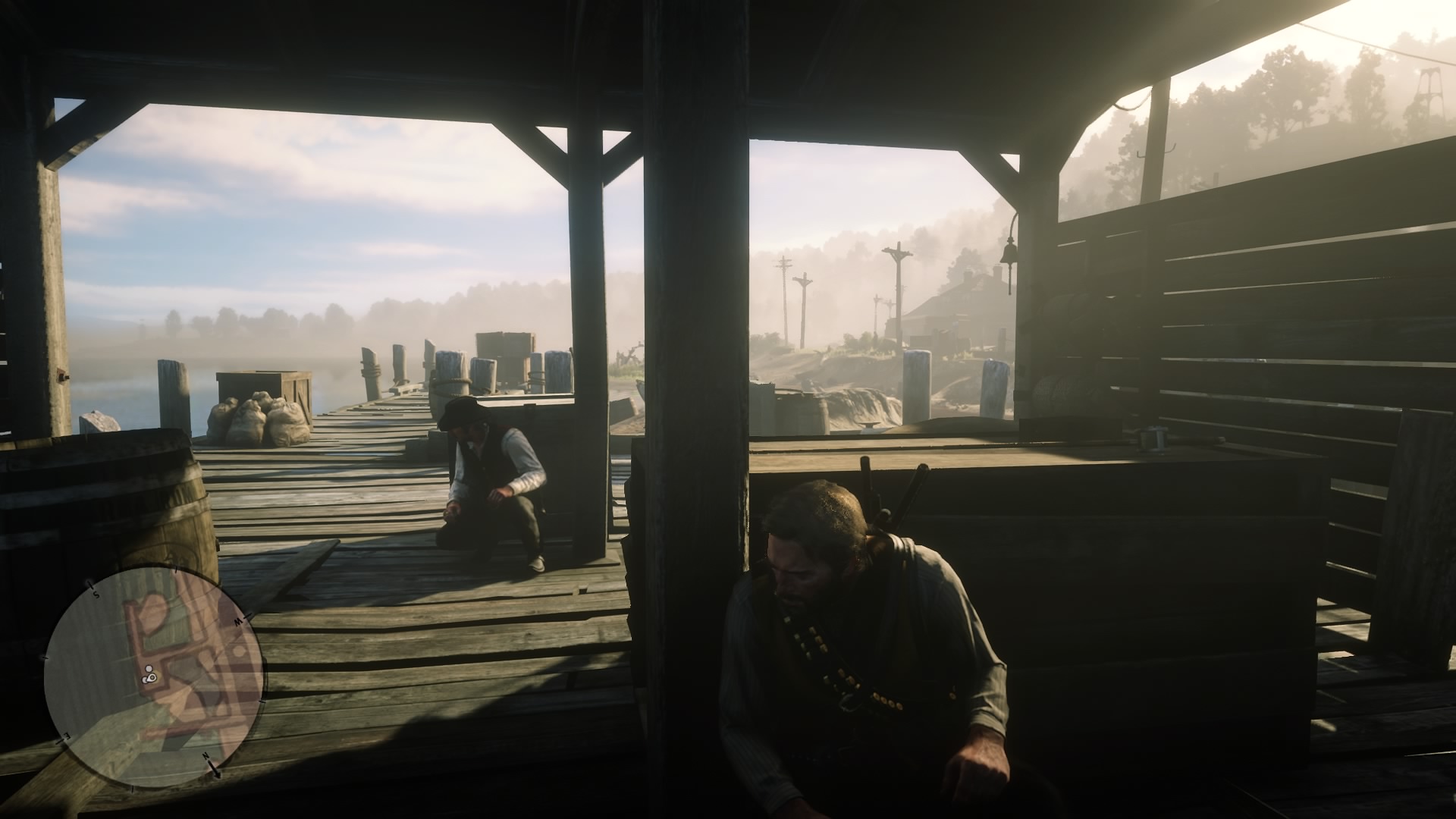The width and height of the screenshot is (1456, 819).
Task: Select the S compass letter on the minimap
Action: pyautogui.click(x=96, y=595)
